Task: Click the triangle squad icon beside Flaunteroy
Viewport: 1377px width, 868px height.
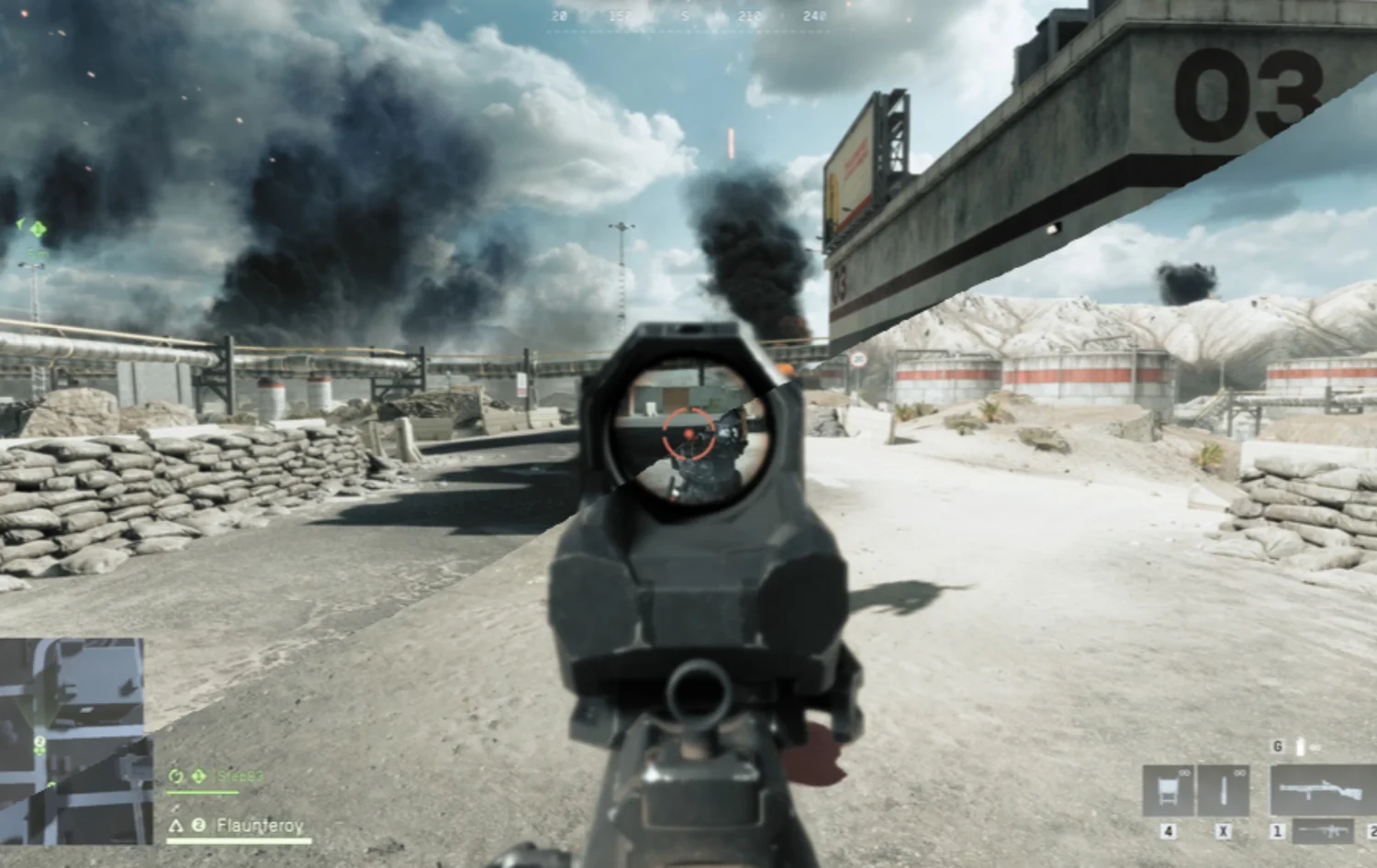Action: pos(177,826)
